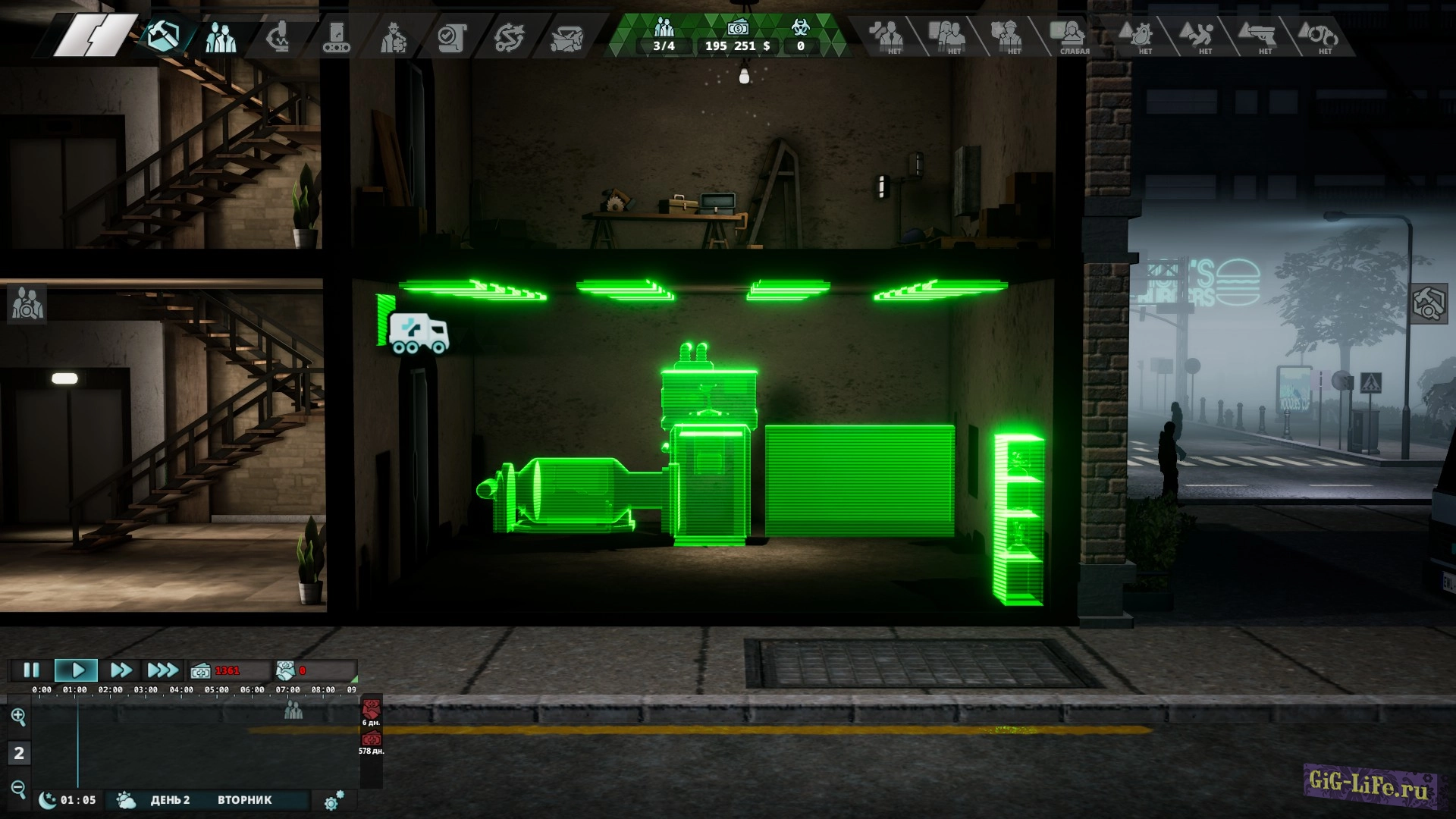
Task: Open the staff management tab
Action: [221, 36]
